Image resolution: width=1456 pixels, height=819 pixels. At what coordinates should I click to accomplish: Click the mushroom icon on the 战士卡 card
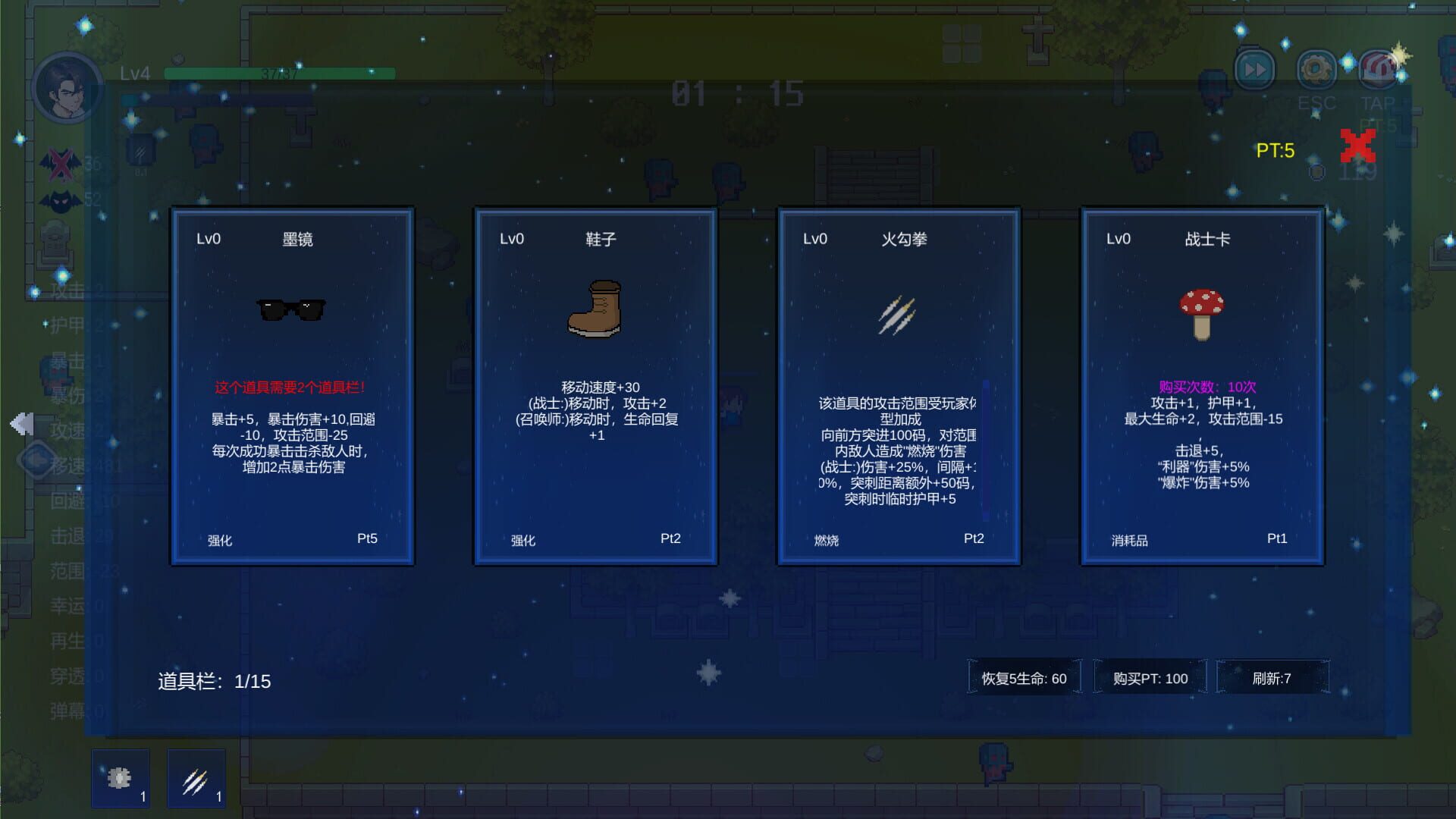tap(1202, 311)
